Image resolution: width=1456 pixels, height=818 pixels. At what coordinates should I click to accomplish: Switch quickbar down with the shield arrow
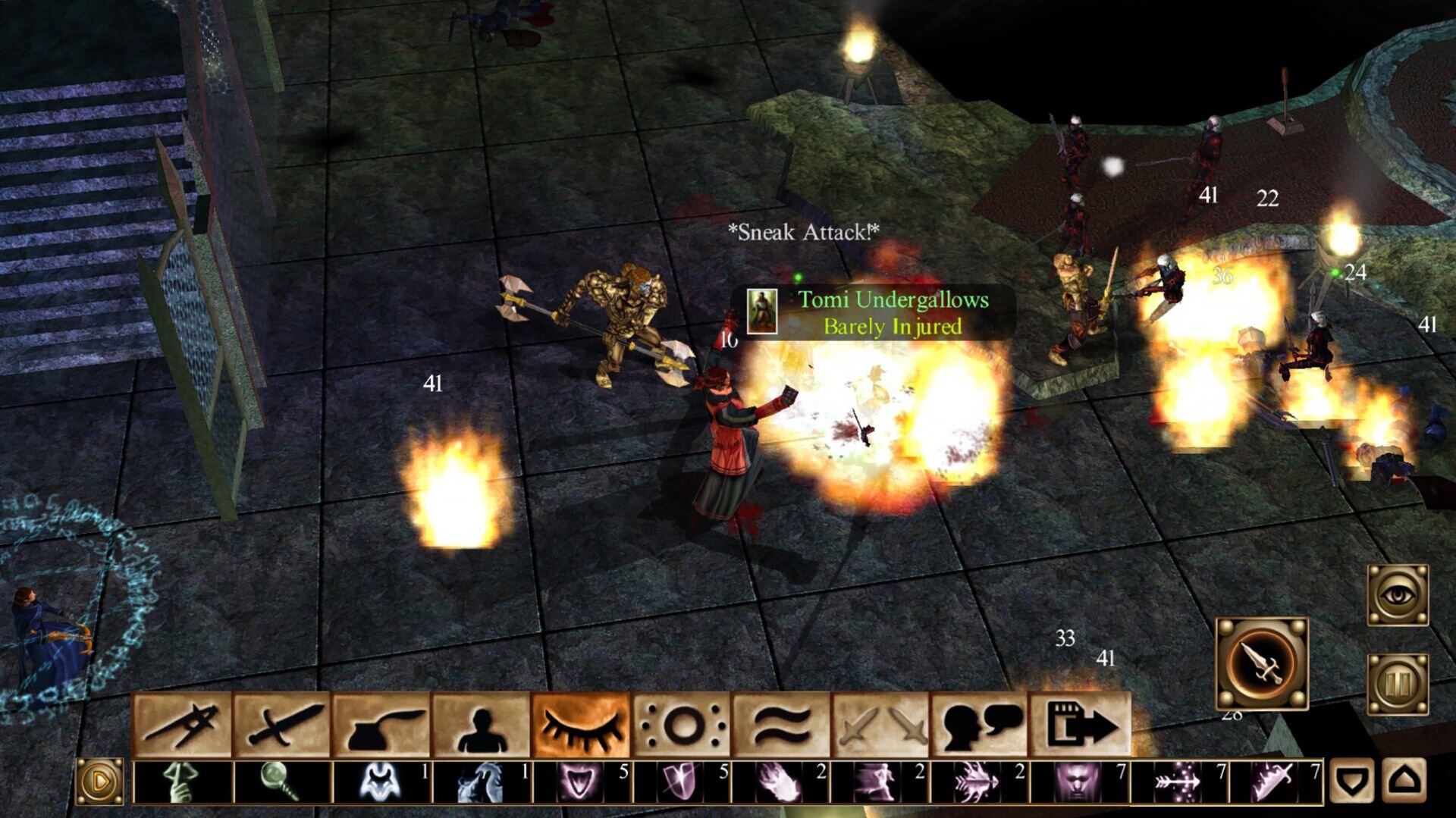(1352, 780)
